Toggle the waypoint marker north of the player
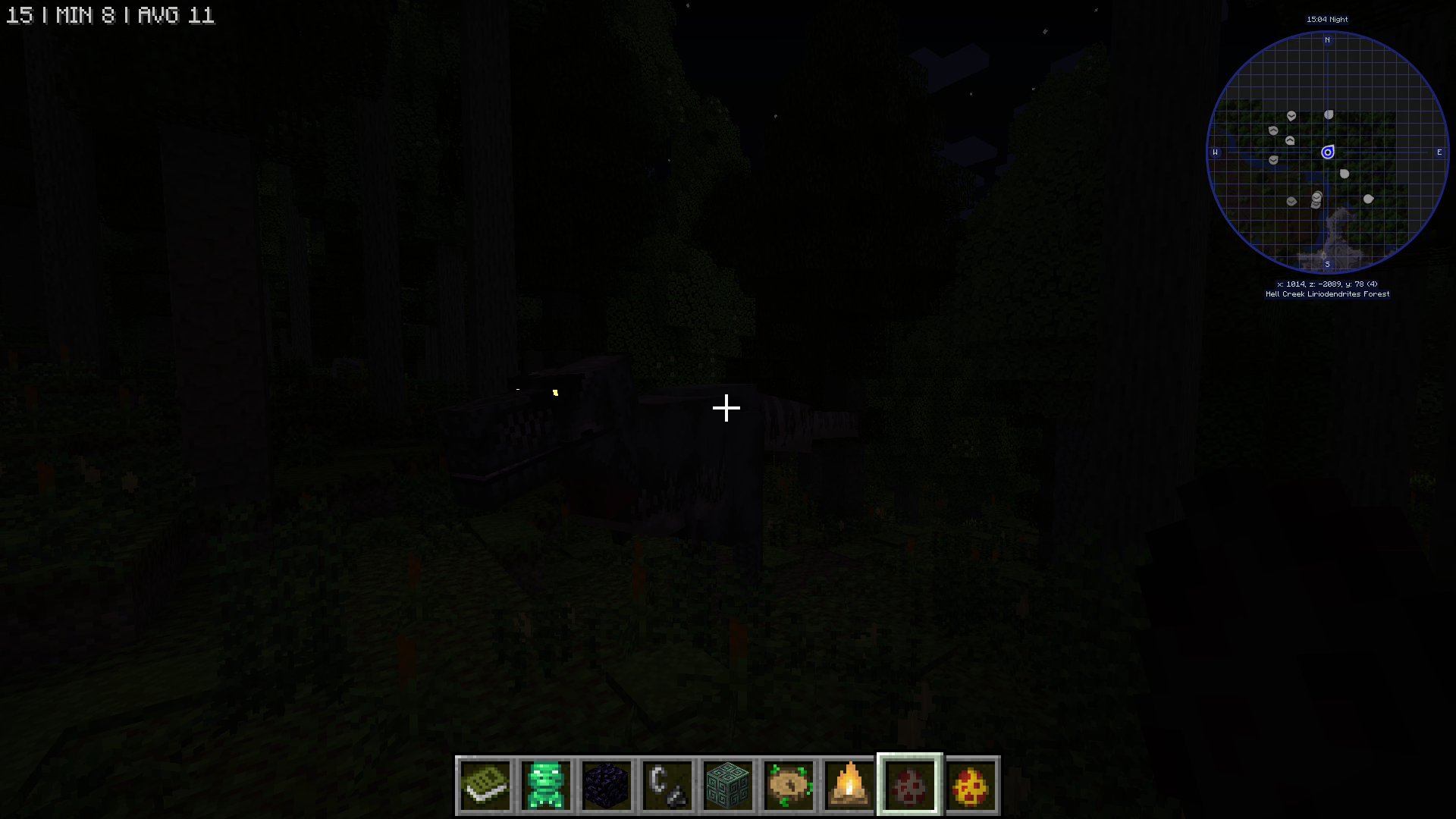Viewport: 1456px width, 819px height. [x=1328, y=115]
